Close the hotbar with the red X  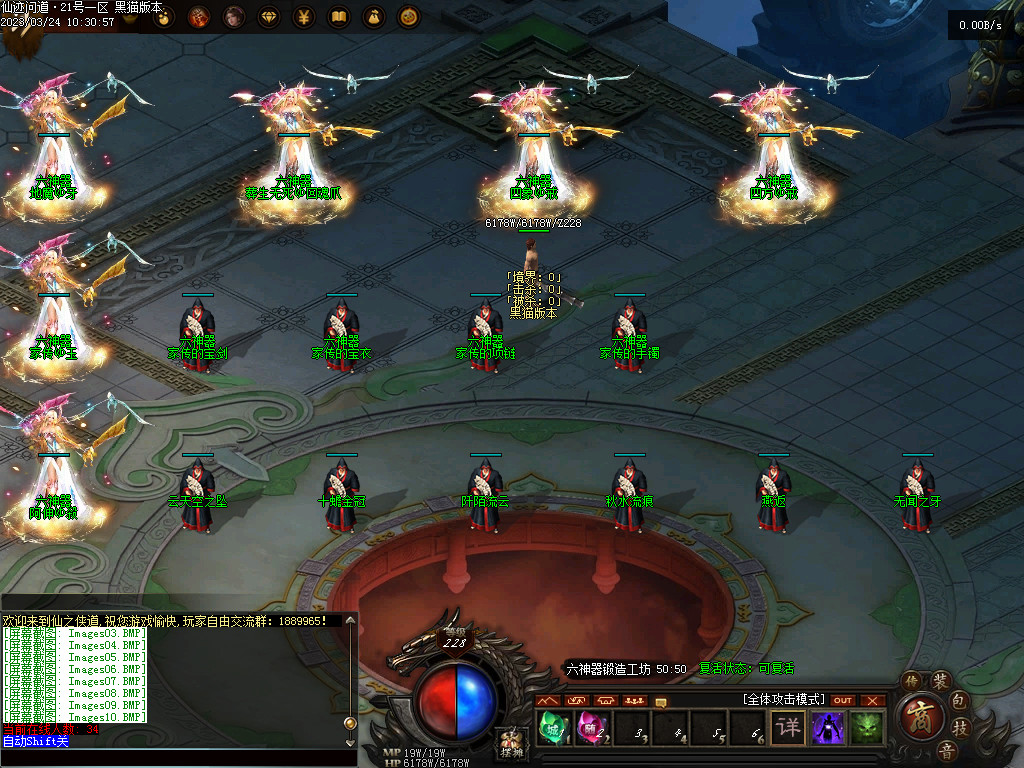coord(873,700)
